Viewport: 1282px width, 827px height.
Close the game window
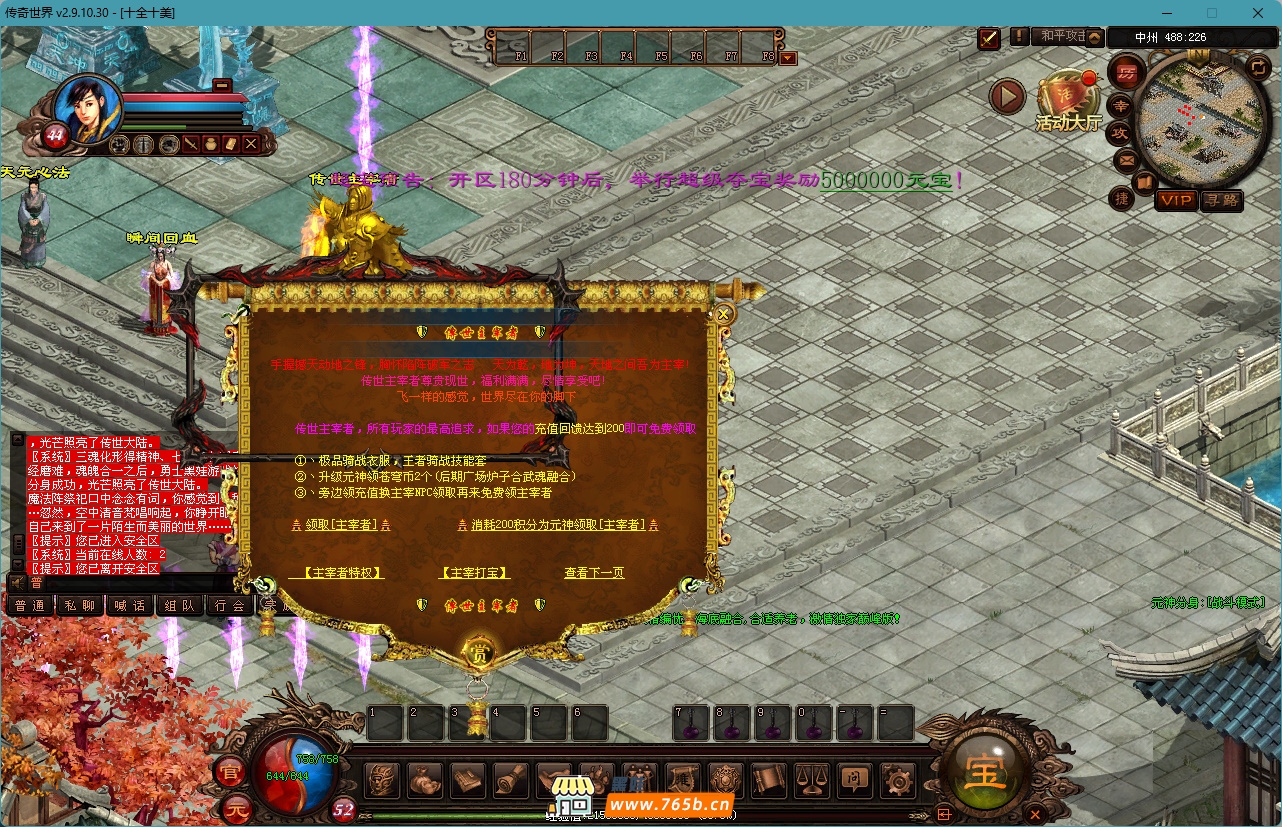(1257, 13)
